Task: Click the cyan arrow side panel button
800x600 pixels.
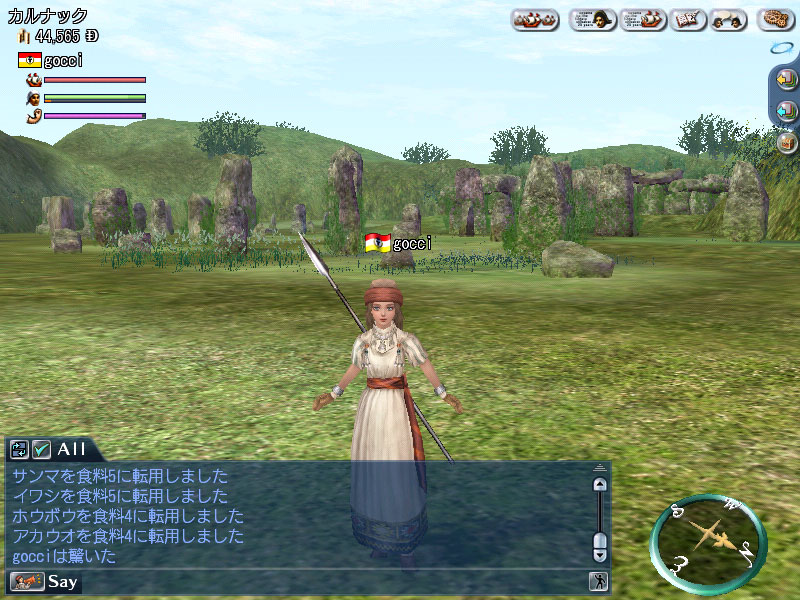Action: [x=786, y=111]
